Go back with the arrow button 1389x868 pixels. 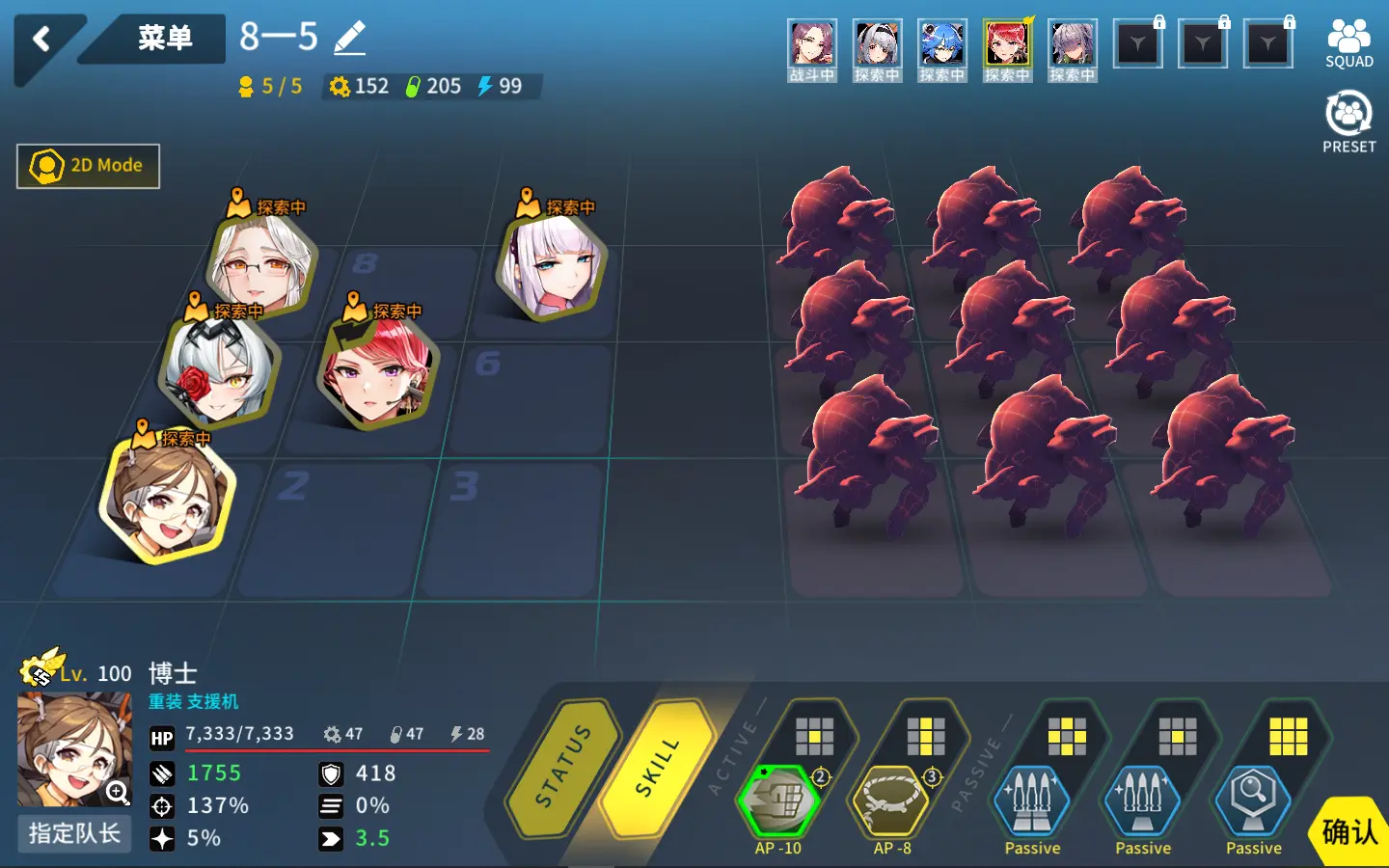tap(41, 40)
